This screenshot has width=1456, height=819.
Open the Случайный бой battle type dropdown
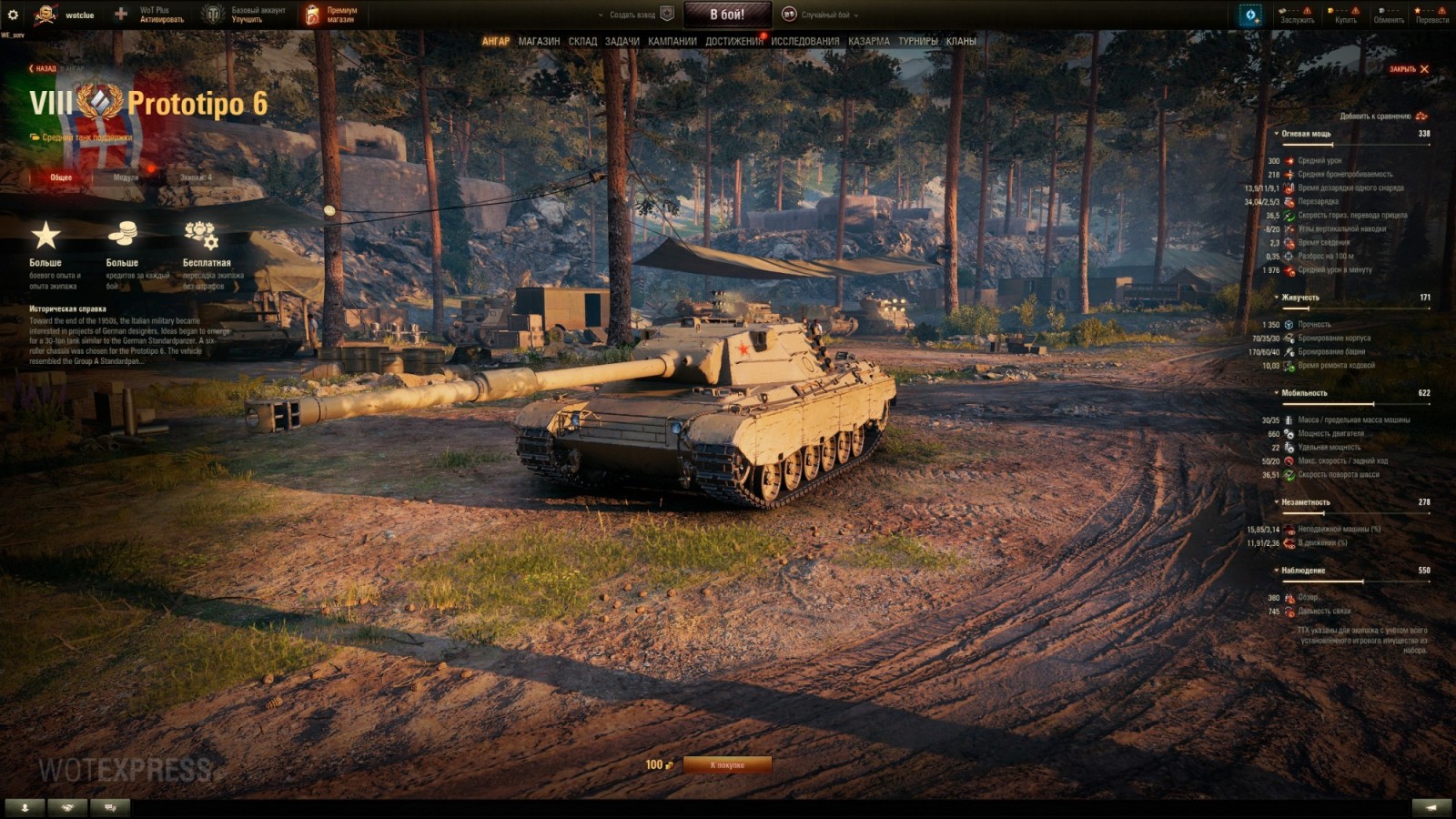coord(828,15)
